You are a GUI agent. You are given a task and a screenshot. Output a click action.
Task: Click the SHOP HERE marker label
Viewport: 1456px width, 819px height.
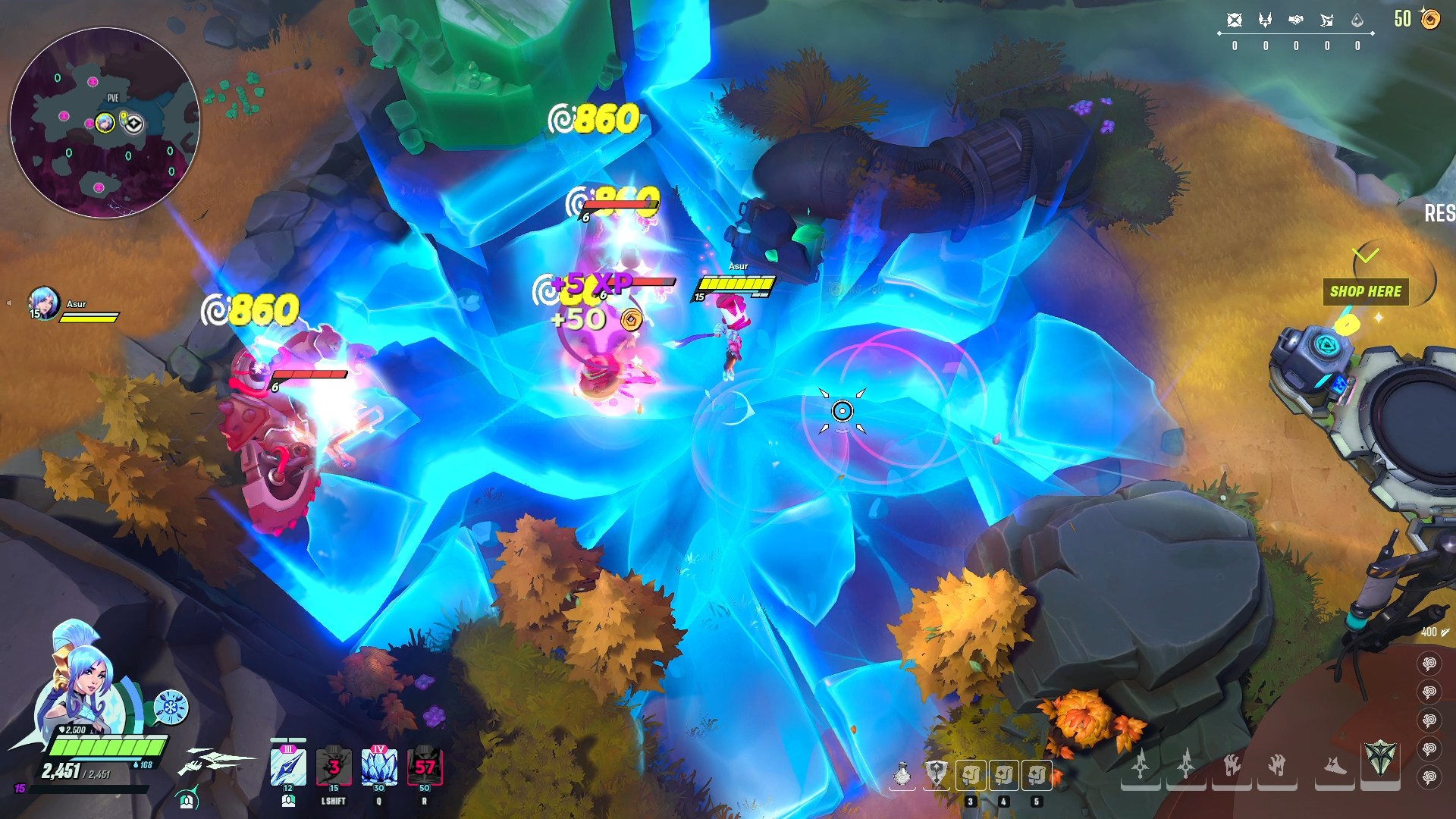1366,291
